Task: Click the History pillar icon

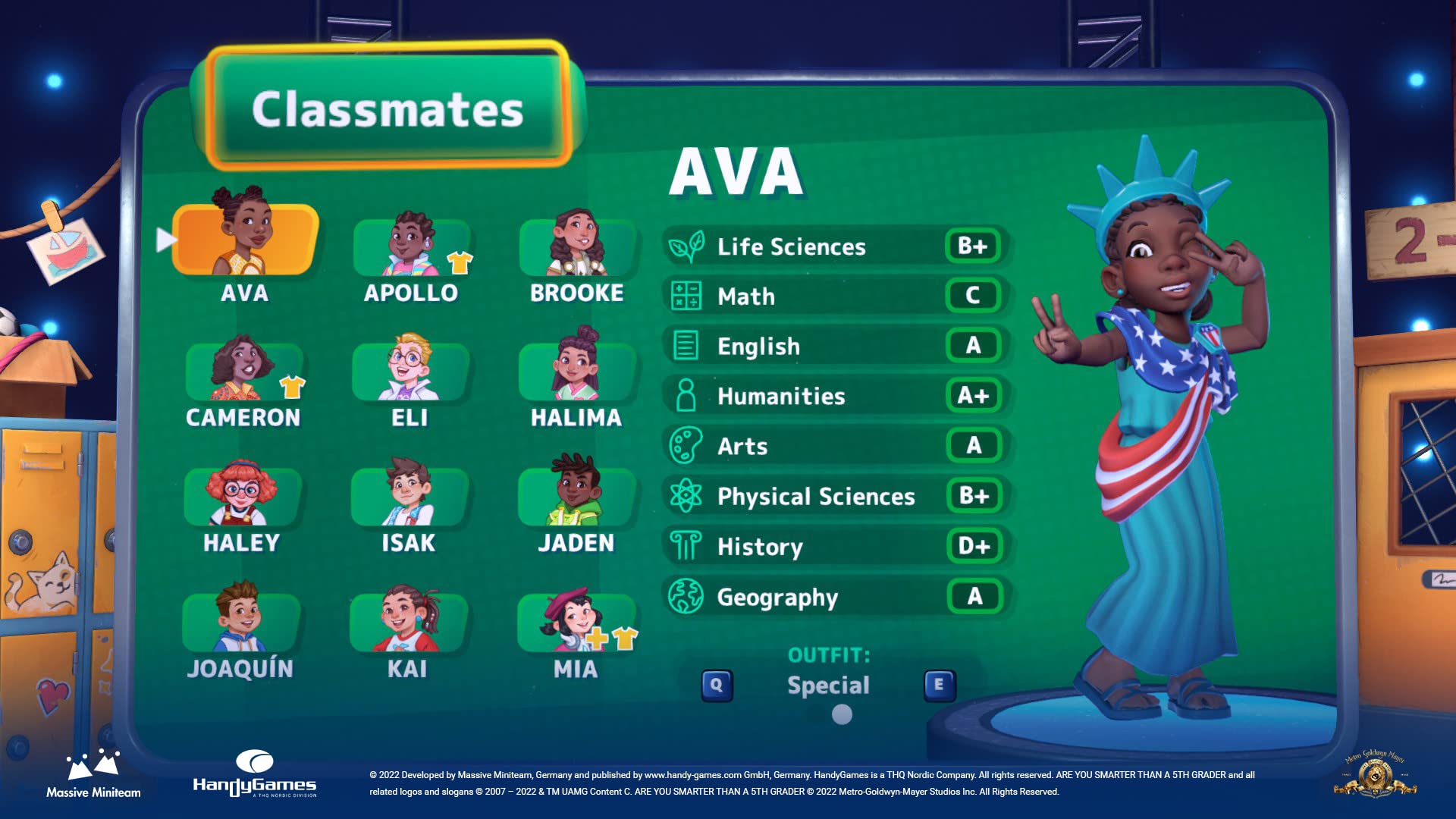Action: [685, 547]
